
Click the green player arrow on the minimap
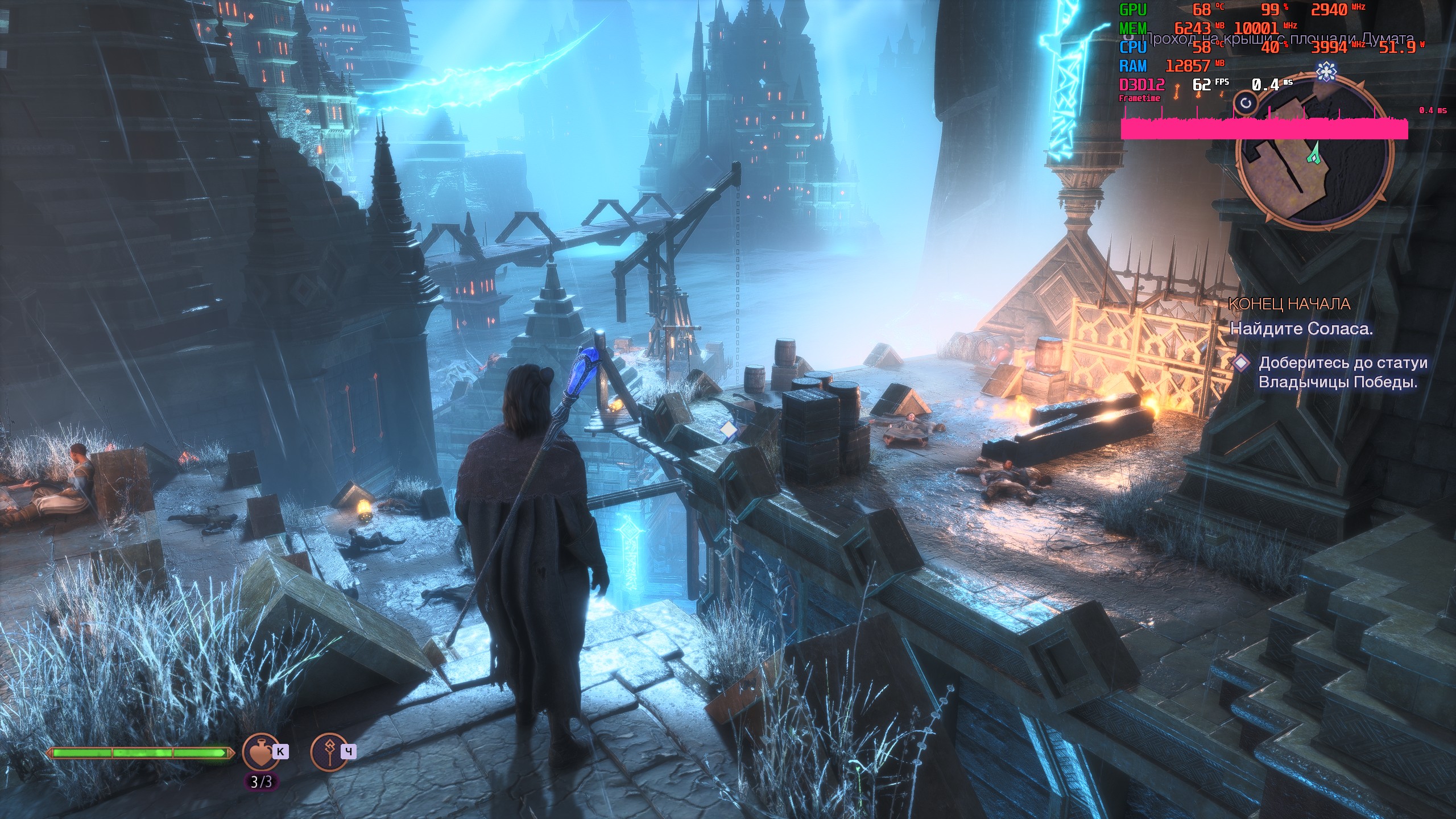point(1314,154)
